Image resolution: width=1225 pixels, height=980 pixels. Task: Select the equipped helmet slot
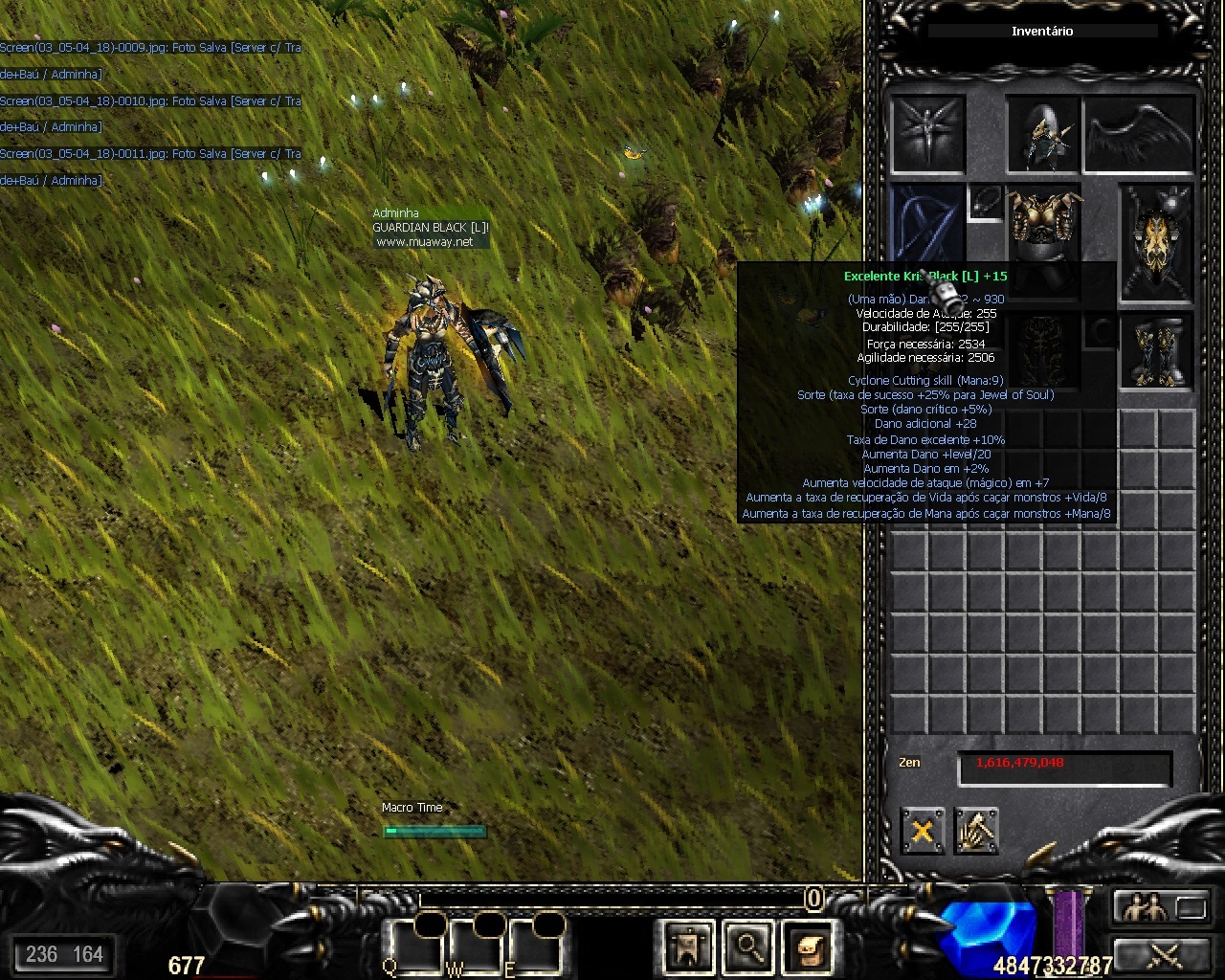1043,134
